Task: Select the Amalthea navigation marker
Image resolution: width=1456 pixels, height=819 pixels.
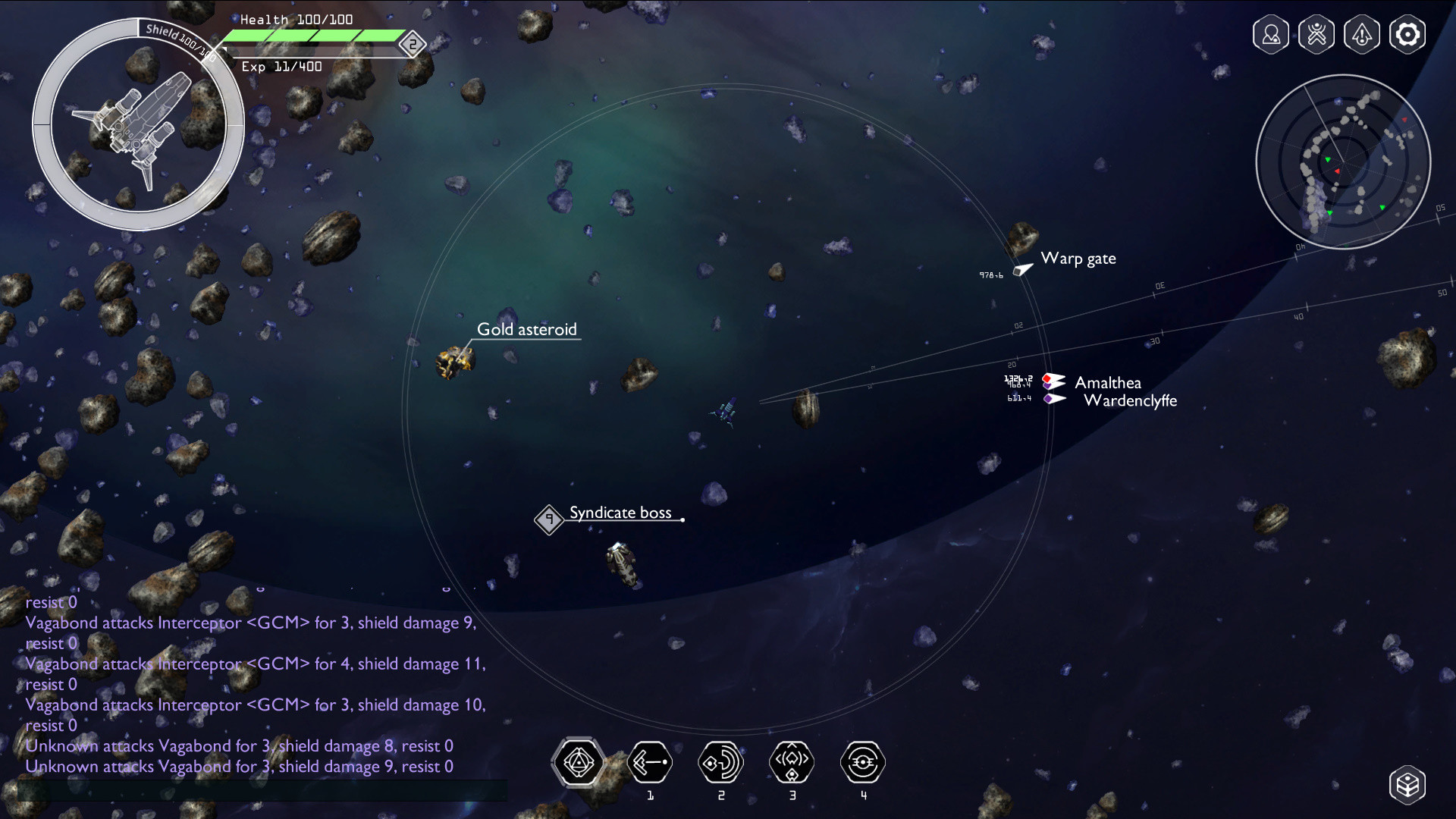Action: [x=1054, y=381]
